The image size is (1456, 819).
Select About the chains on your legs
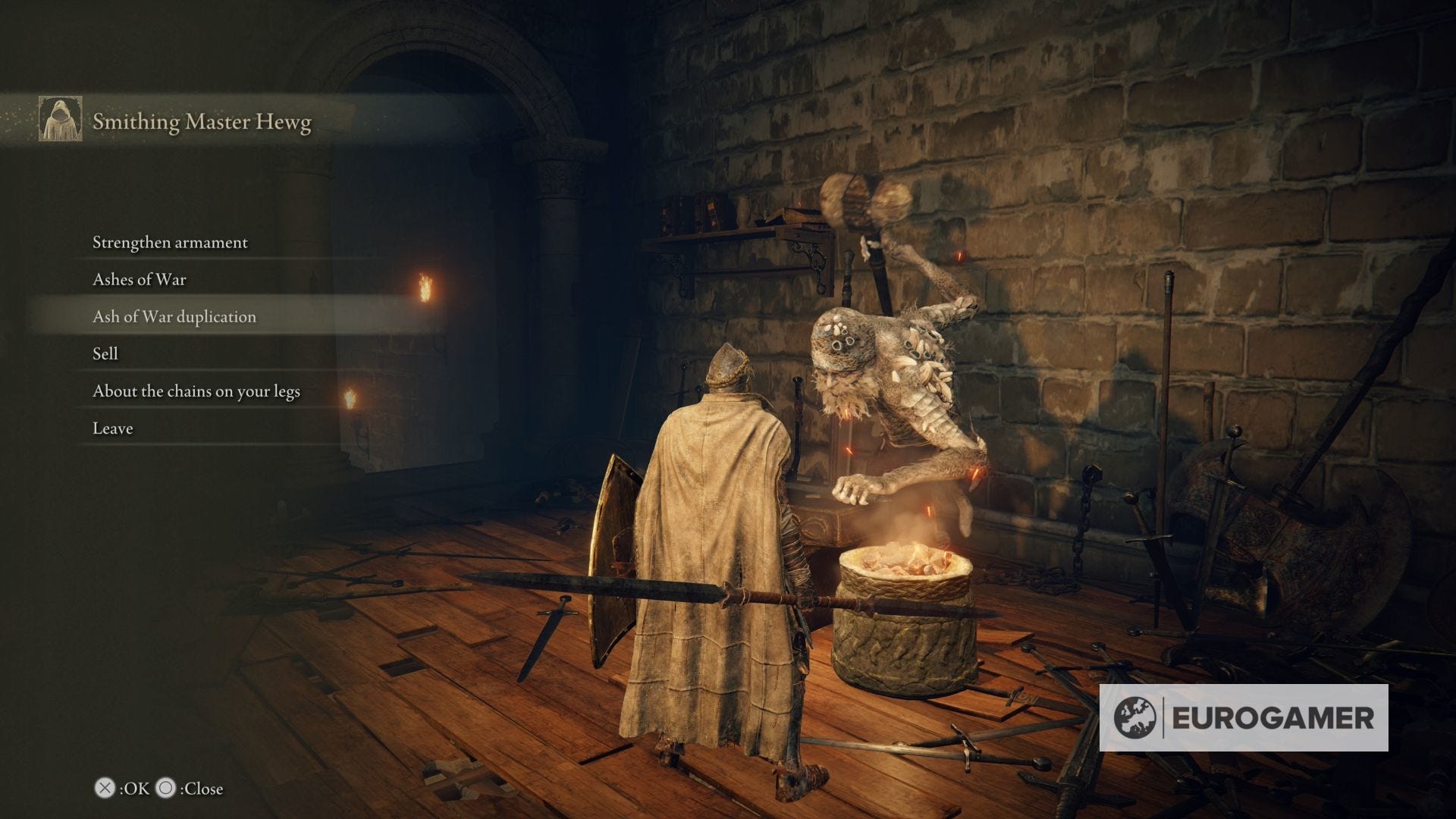[x=196, y=391]
